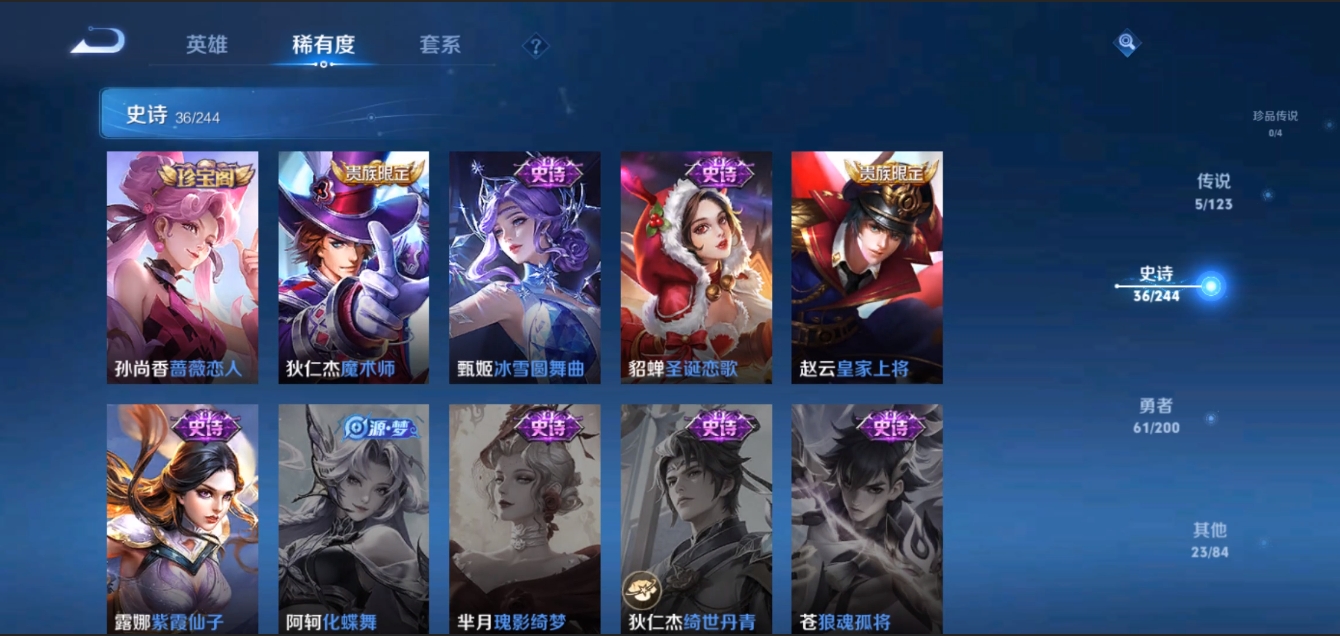
Task: Choose 阿轲 化蝶舞 skin card
Action: 353,518
